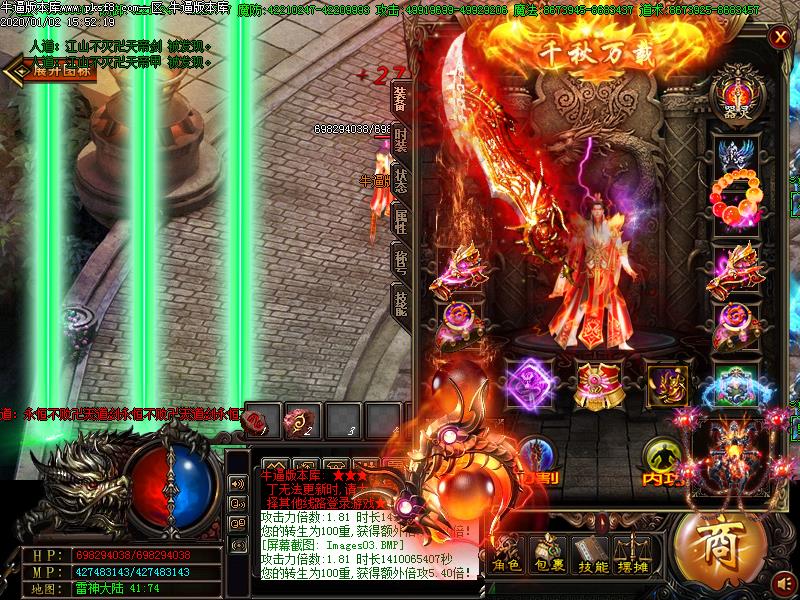Select the red belt equipment slot

(x=598, y=382)
